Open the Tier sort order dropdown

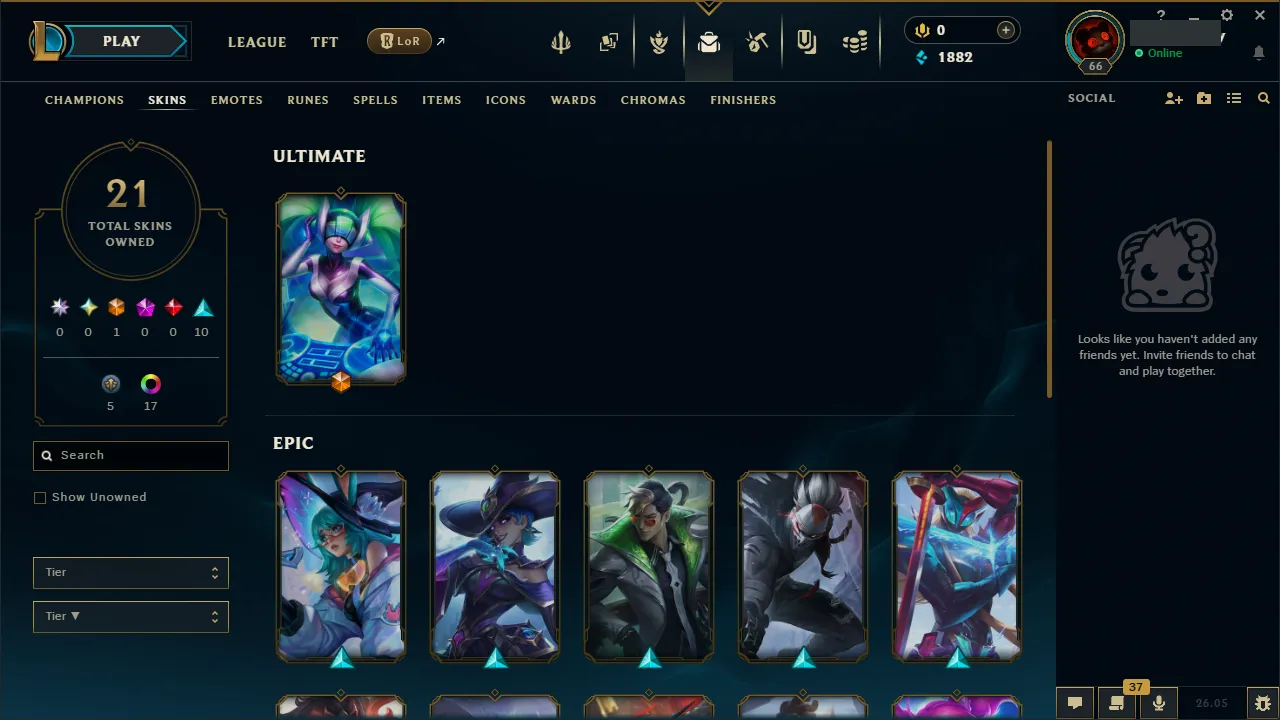coord(130,616)
